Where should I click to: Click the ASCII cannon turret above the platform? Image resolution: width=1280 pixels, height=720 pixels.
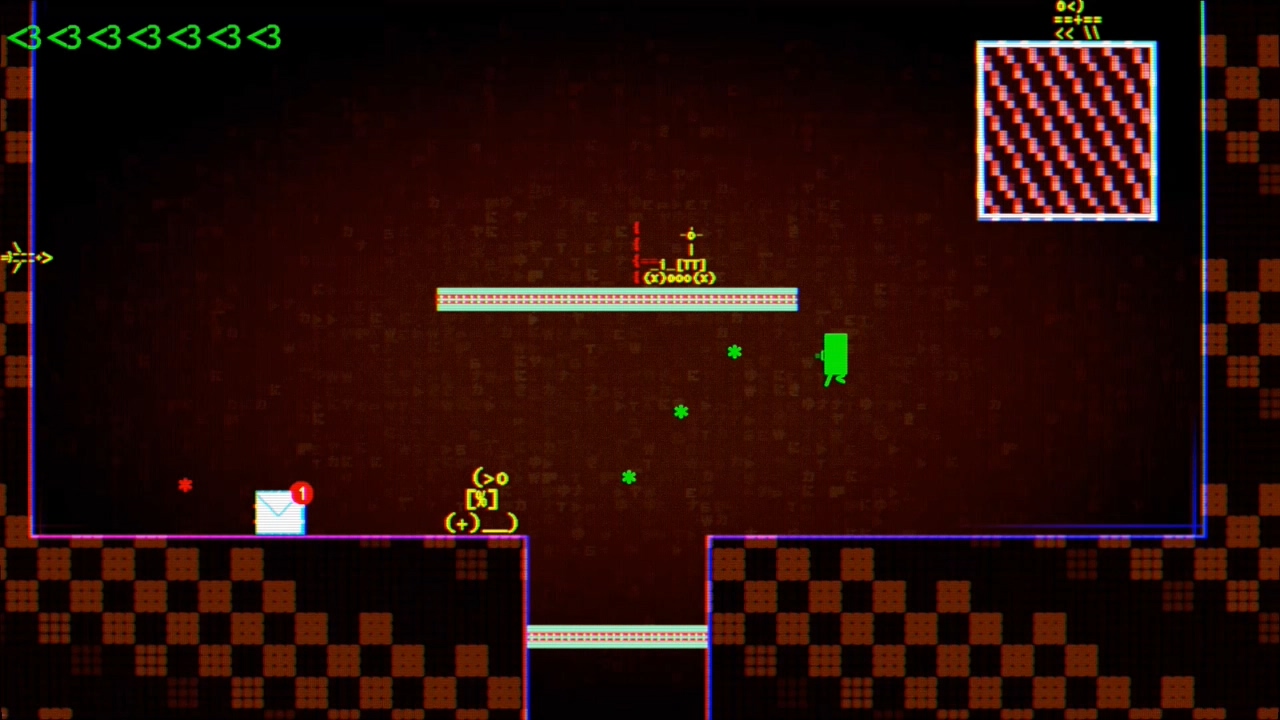coord(680,270)
